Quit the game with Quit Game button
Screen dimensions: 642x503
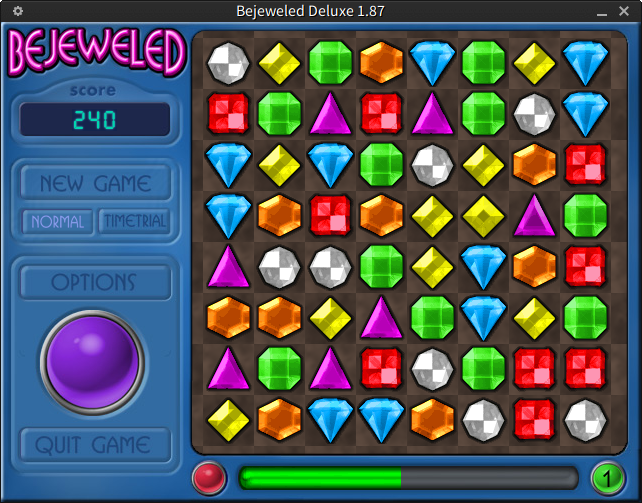(x=94, y=445)
